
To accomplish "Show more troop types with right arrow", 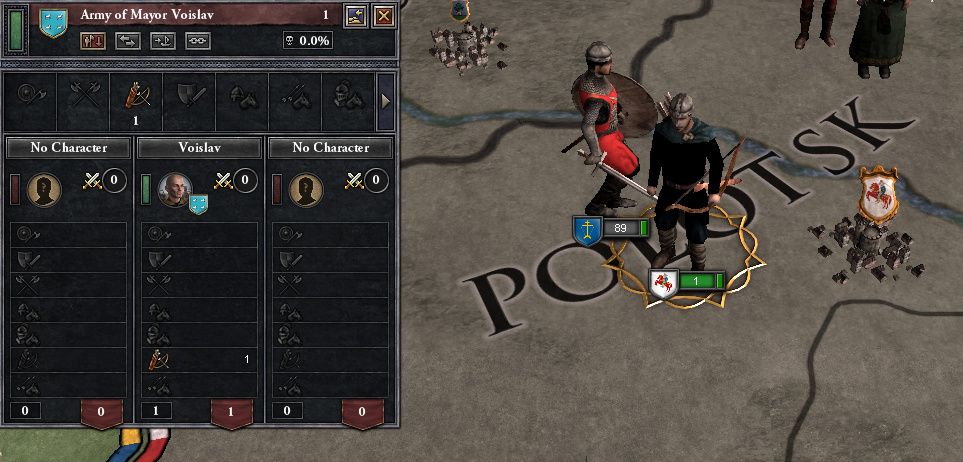I will [x=386, y=100].
